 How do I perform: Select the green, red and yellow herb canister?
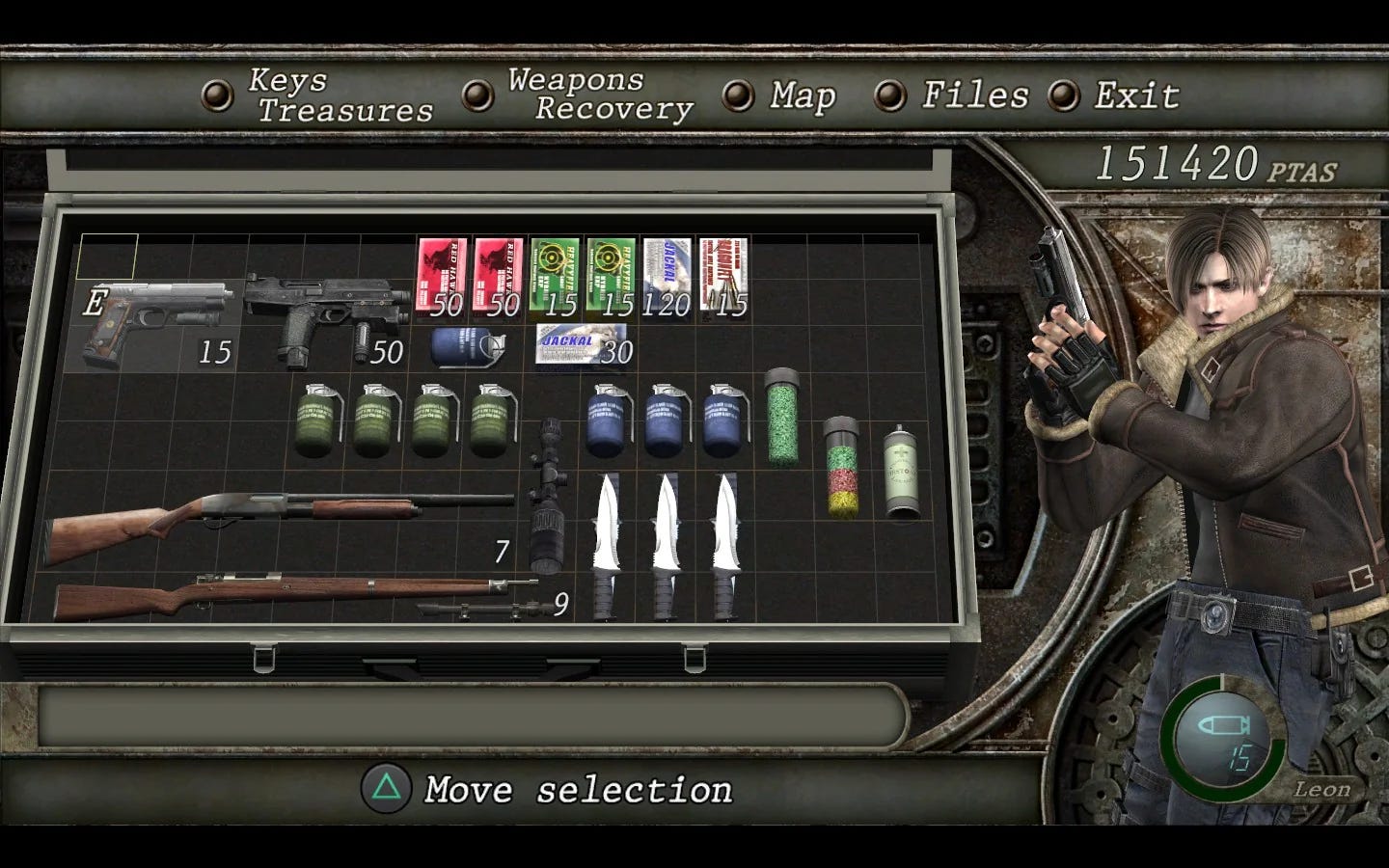pos(843,467)
